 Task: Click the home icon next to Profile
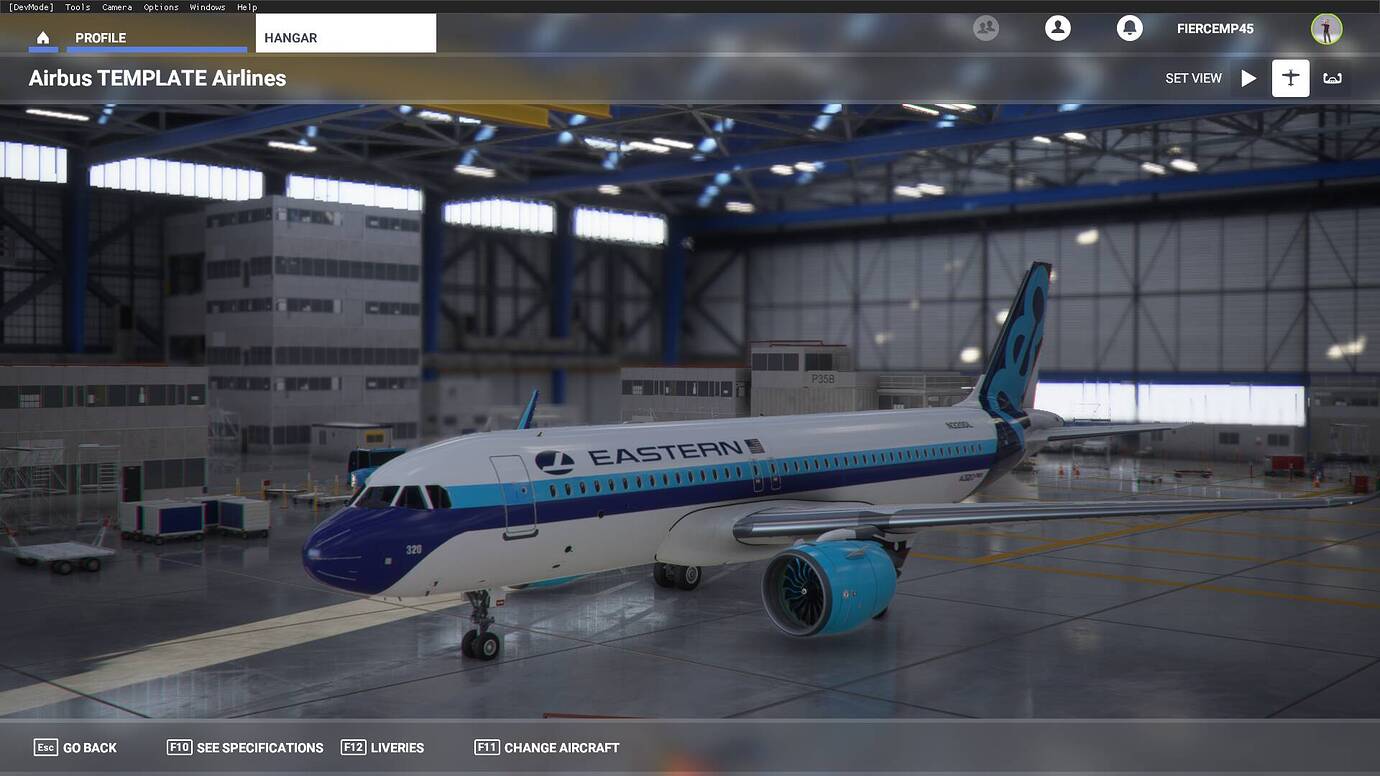pos(42,37)
